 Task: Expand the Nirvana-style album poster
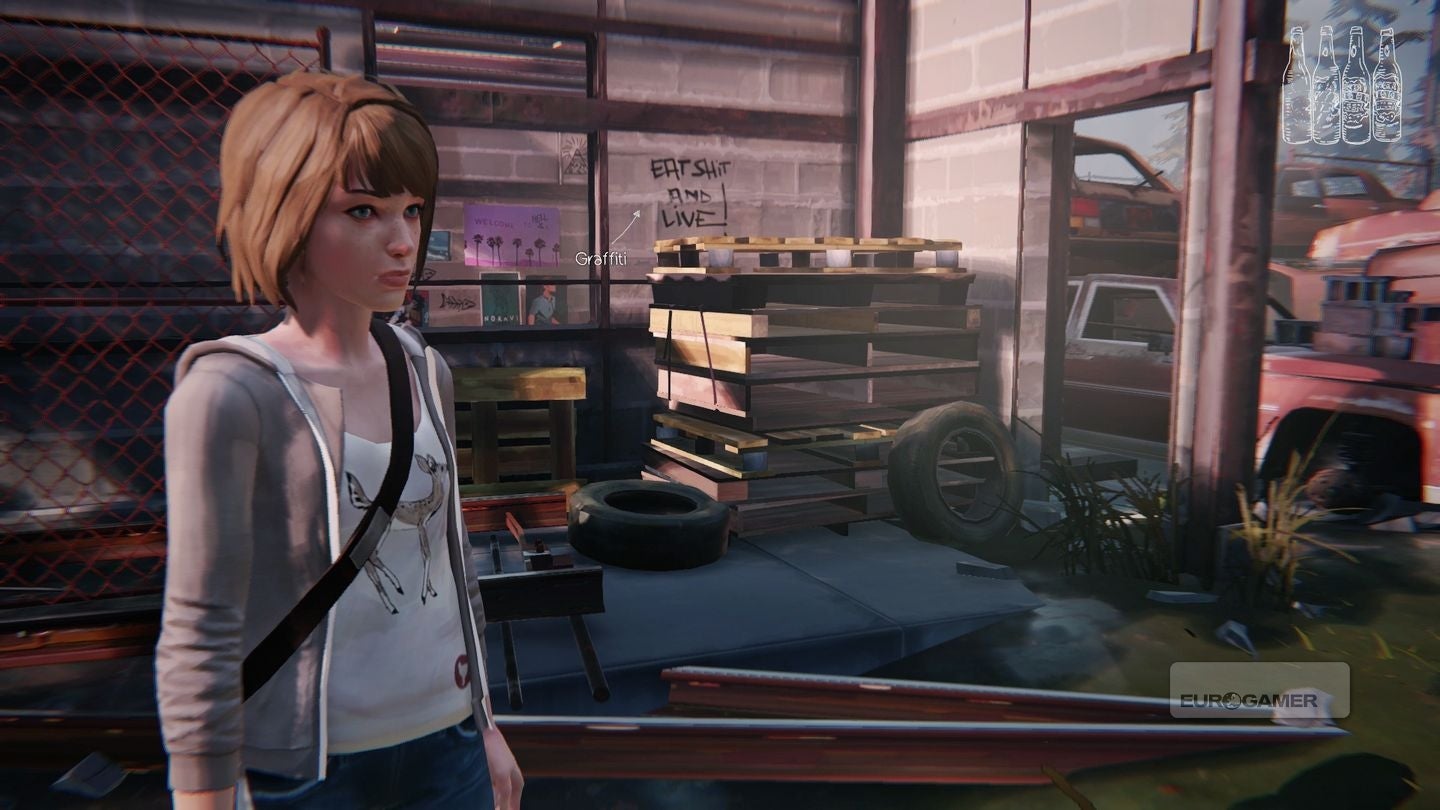pos(500,305)
